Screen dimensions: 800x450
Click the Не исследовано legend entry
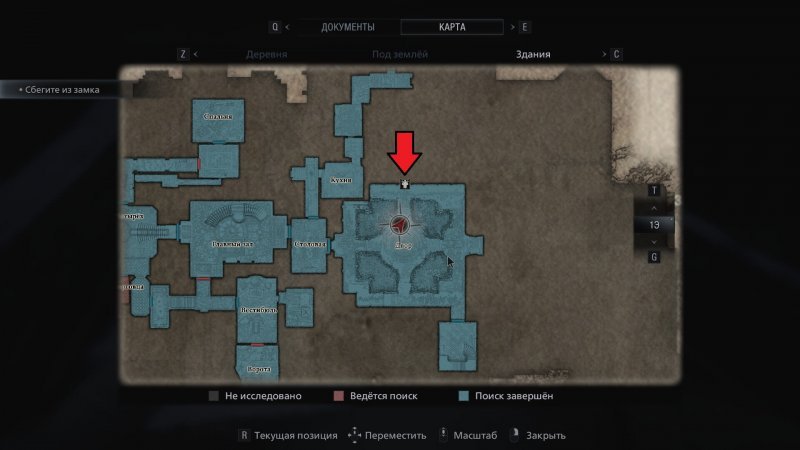[256, 396]
